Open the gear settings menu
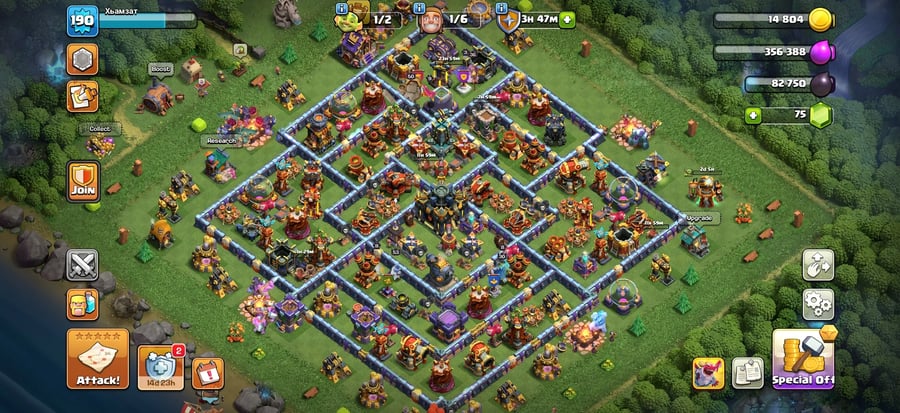Image resolution: width=900 pixels, height=413 pixels. click(x=818, y=303)
